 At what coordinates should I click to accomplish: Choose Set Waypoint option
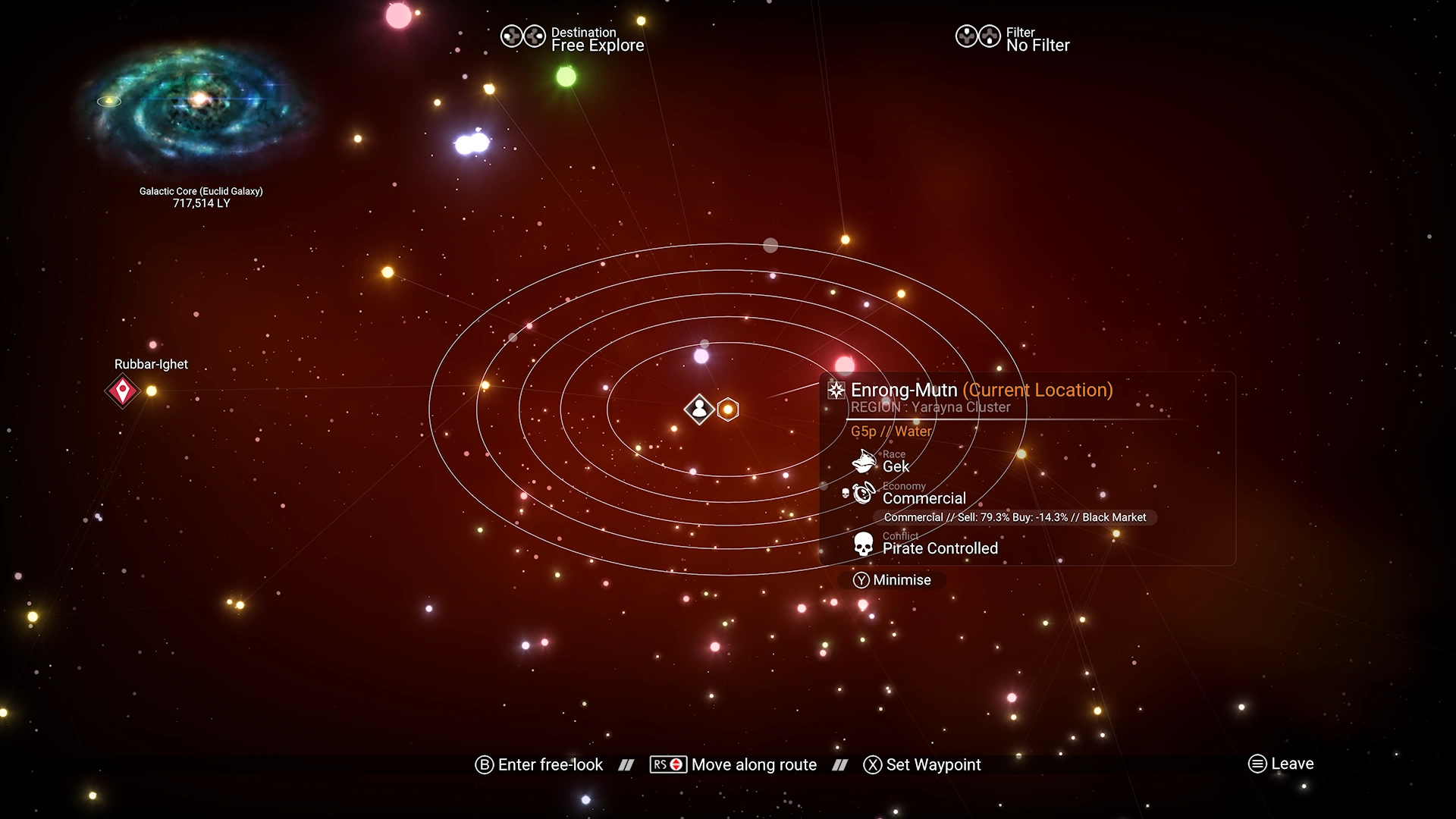point(922,764)
